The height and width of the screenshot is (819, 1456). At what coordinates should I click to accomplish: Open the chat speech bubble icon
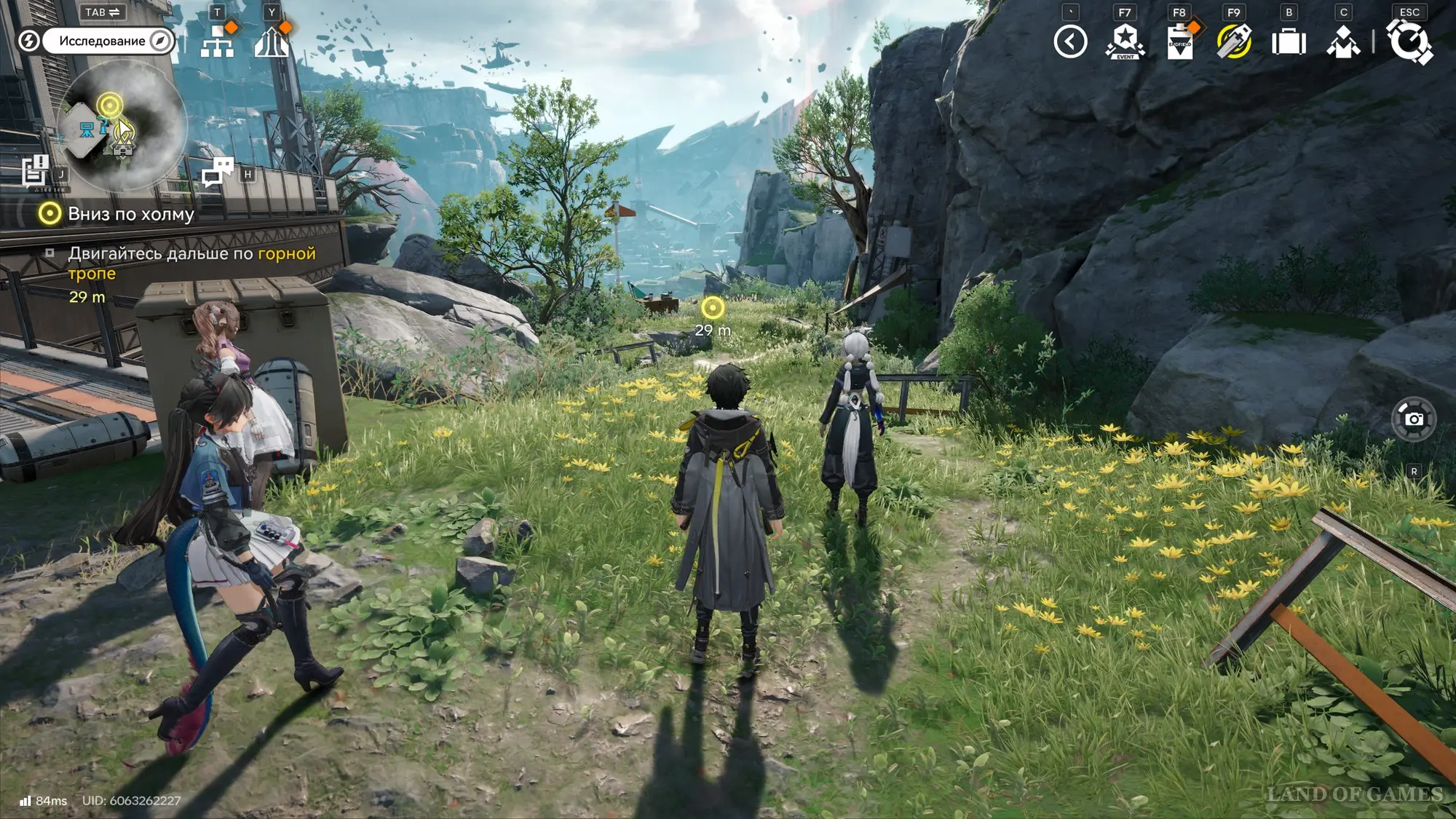tap(217, 173)
